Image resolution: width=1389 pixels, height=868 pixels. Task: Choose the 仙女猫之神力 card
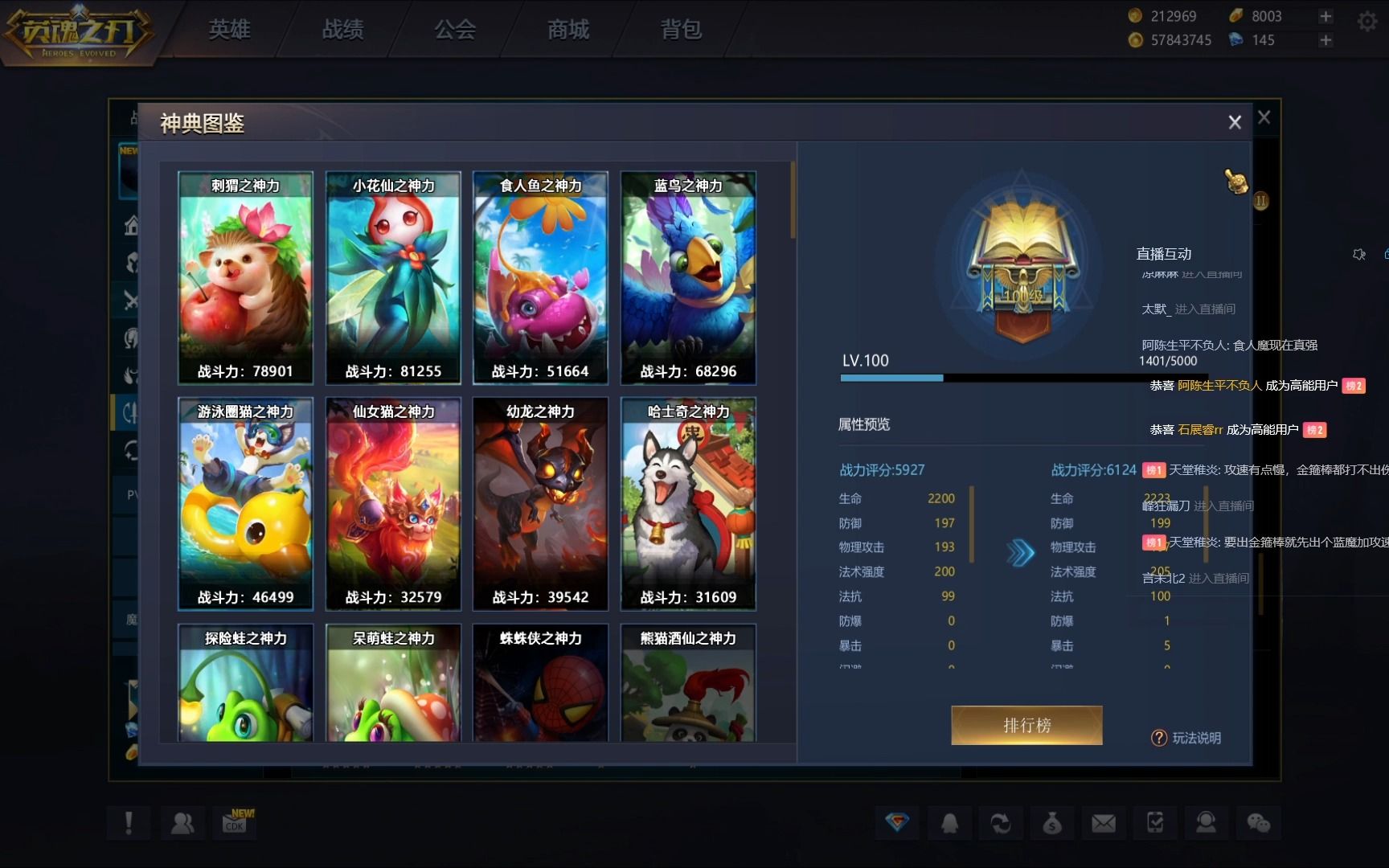[393, 504]
